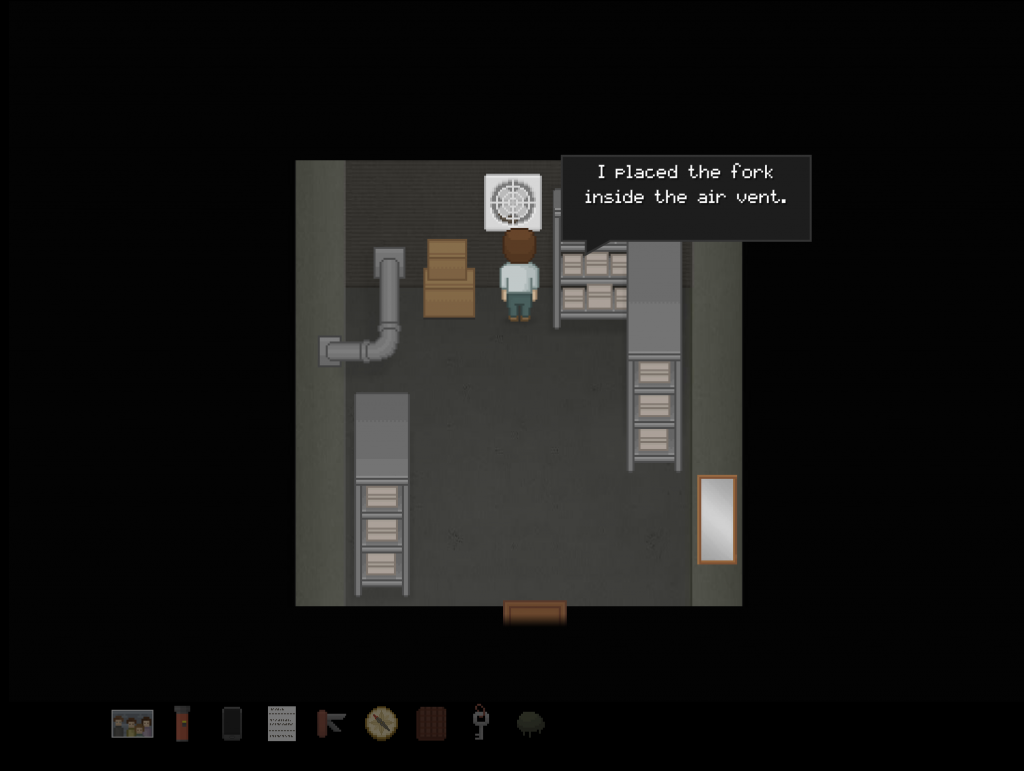
Task: Choose the dark green blob item
Action: click(x=530, y=723)
